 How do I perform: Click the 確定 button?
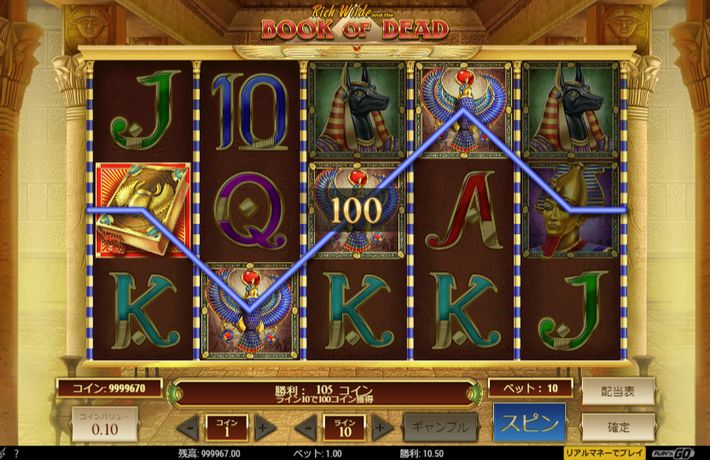pos(618,427)
